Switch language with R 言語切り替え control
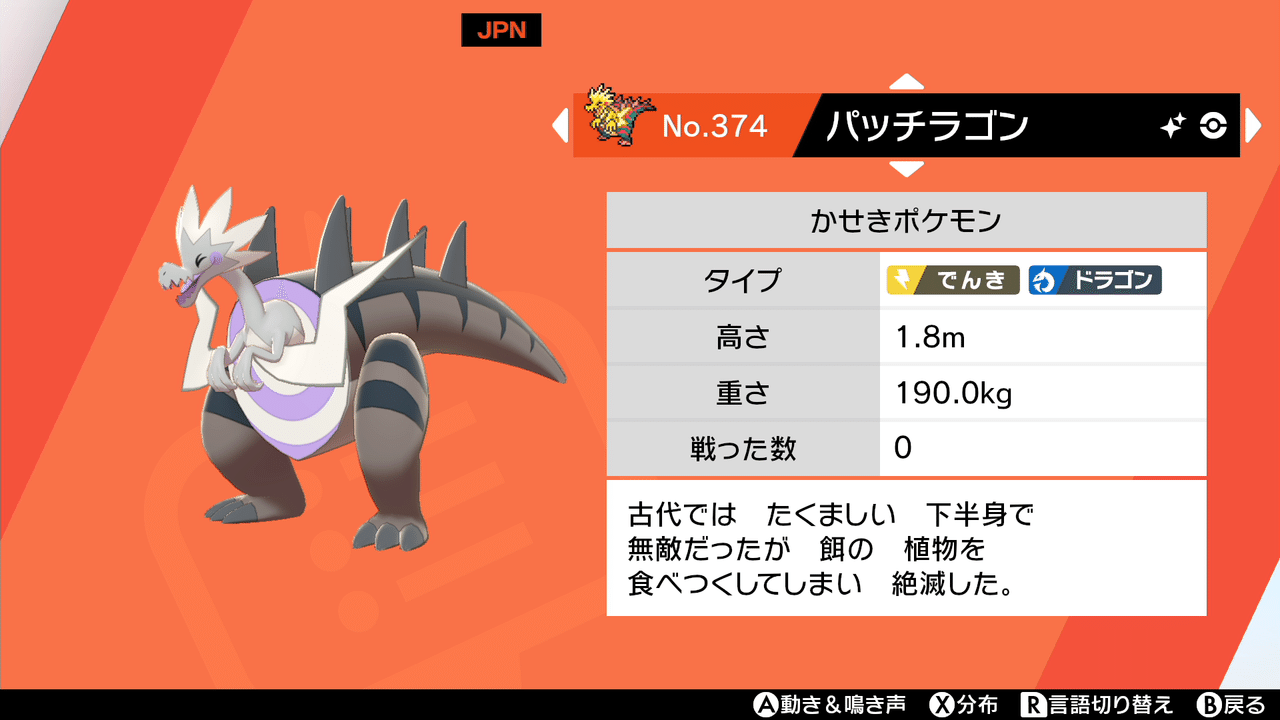The height and width of the screenshot is (720, 1280). pos(1100,704)
